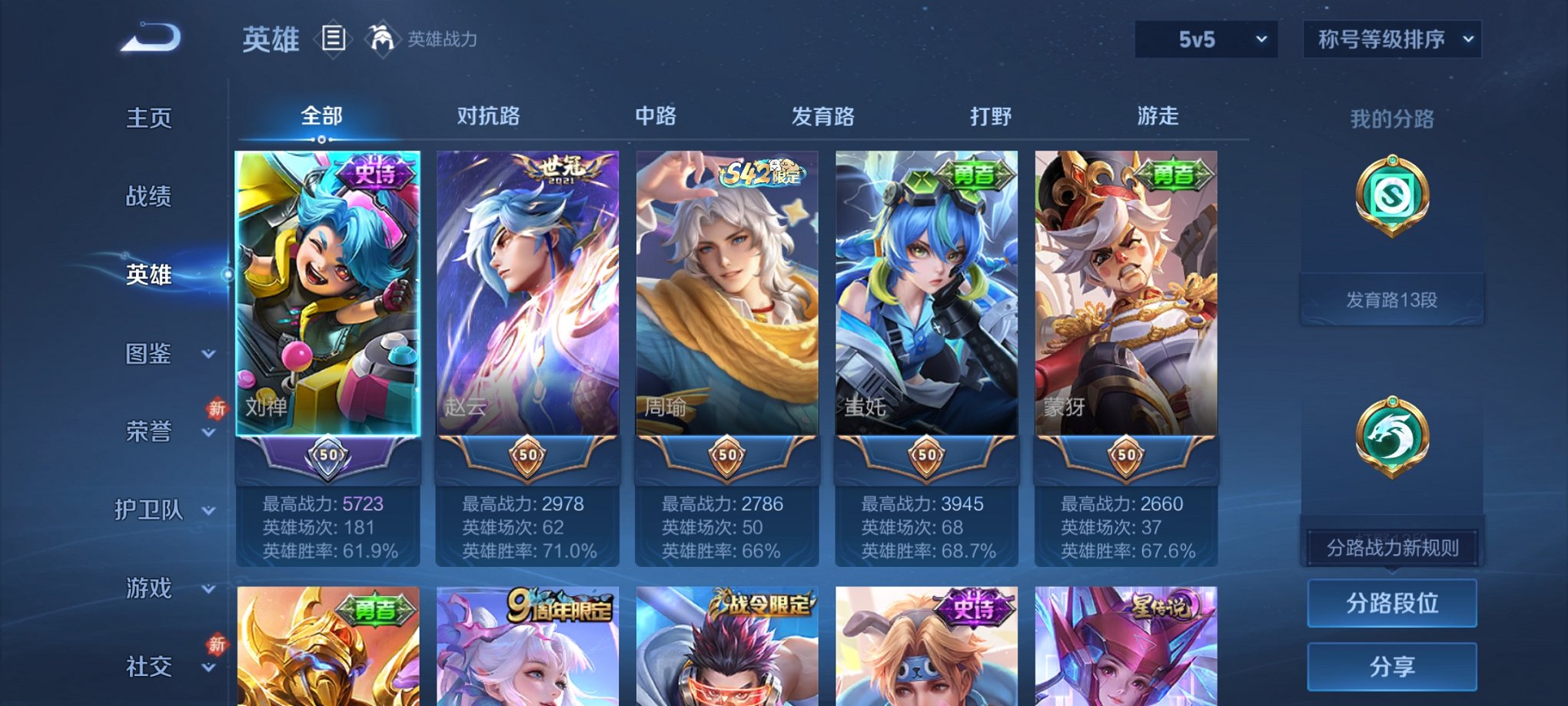The width and height of the screenshot is (1568, 706).
Task: Click the 分享 button
Action: 1392,666
